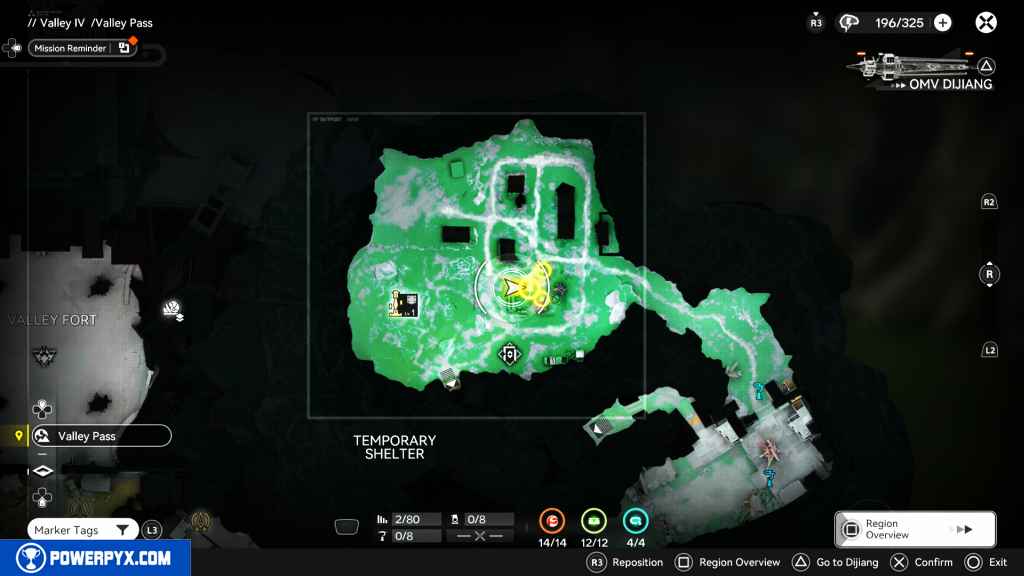Select the Valley Pass area entry
The width and height of the screenshot is (1024, 576).
(x=98, y=436)
